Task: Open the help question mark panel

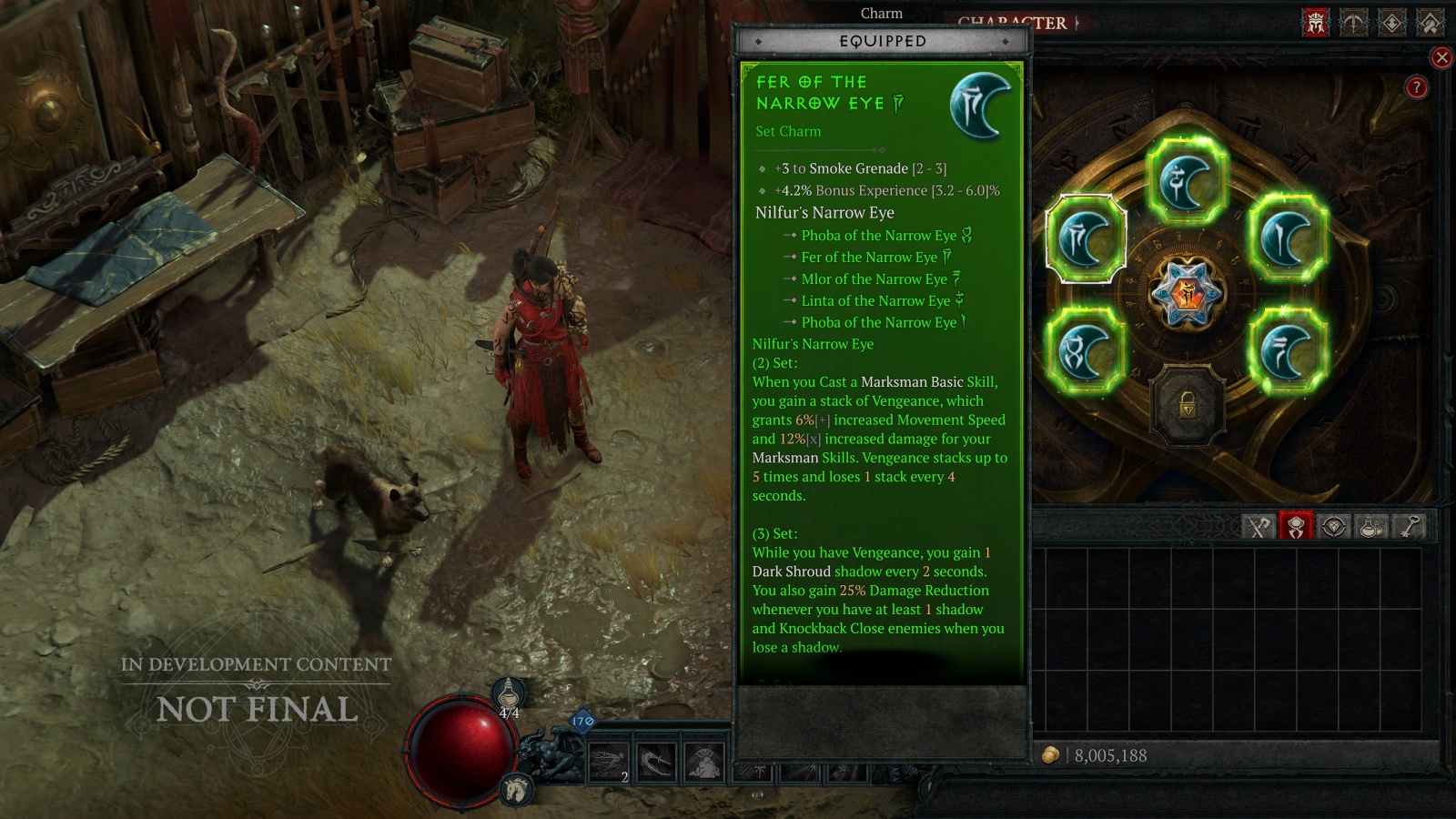Action: [1415, 86]
